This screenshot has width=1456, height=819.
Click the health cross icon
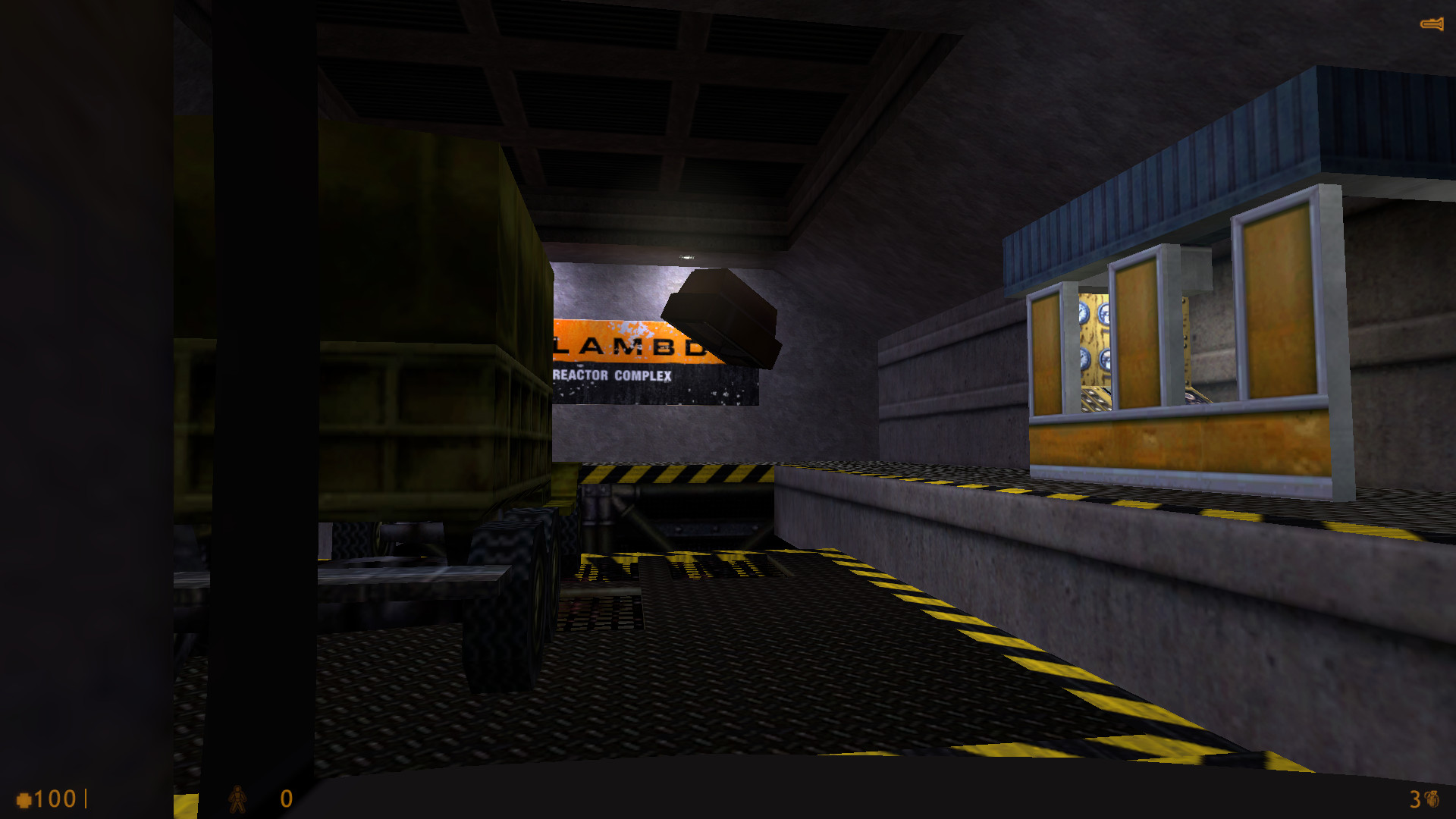(25, 799)
